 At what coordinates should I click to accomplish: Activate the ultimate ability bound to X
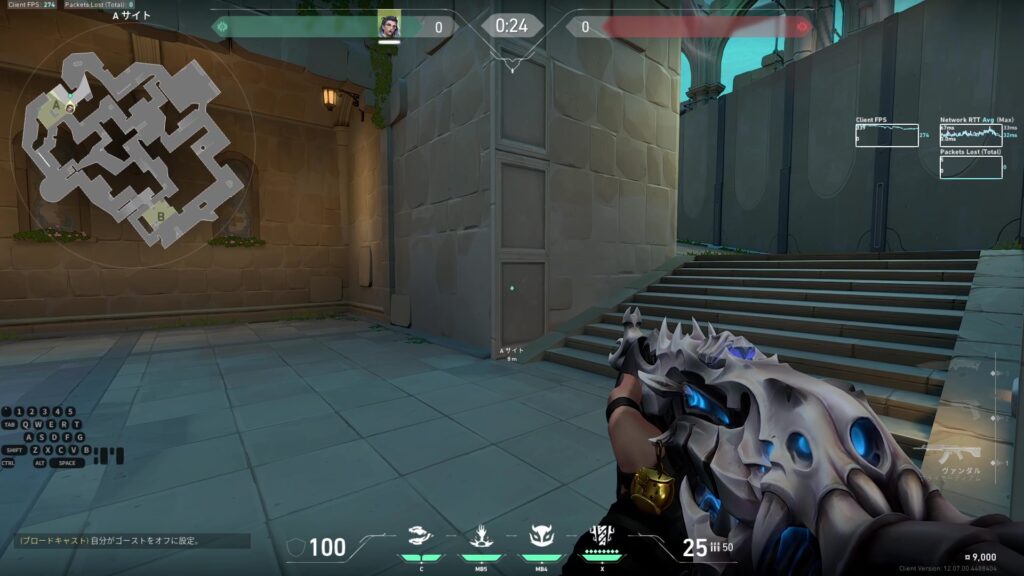(x=602, y=537)
